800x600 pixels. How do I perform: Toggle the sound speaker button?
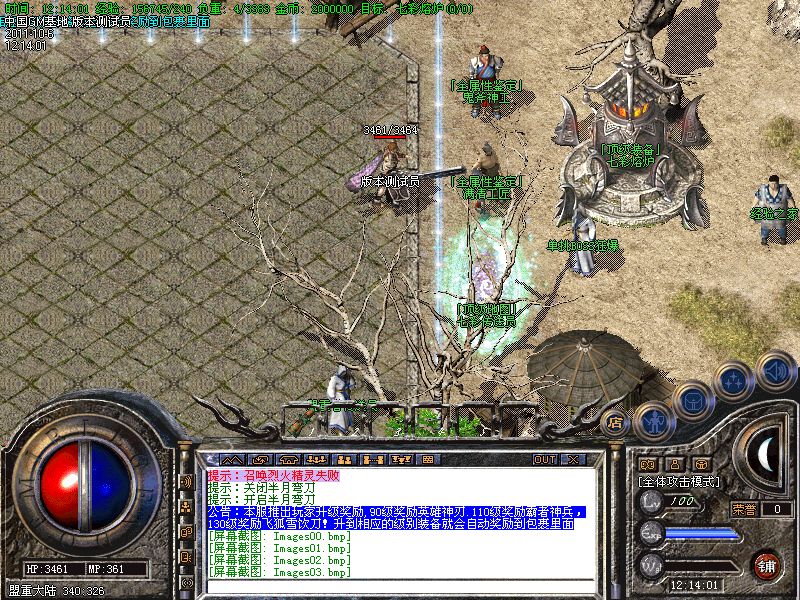[775, 369]
